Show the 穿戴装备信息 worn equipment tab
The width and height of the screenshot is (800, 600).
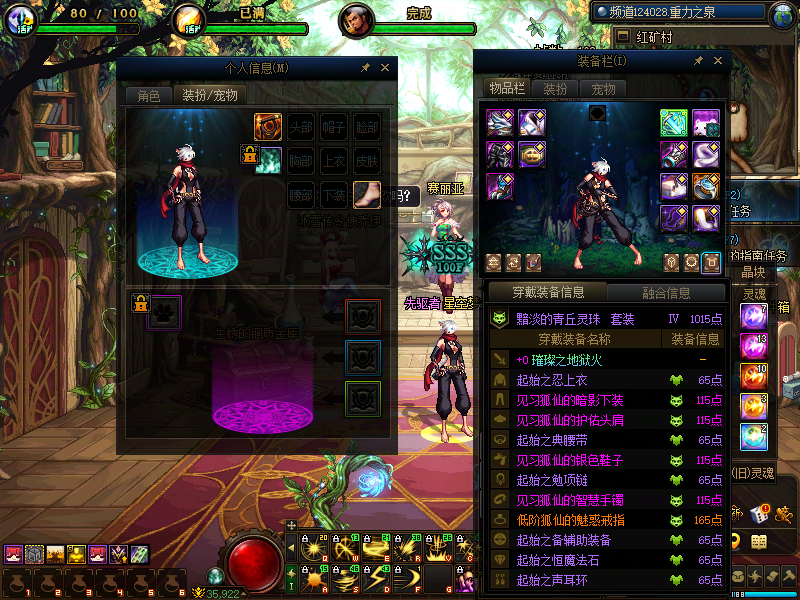(548, 293)
